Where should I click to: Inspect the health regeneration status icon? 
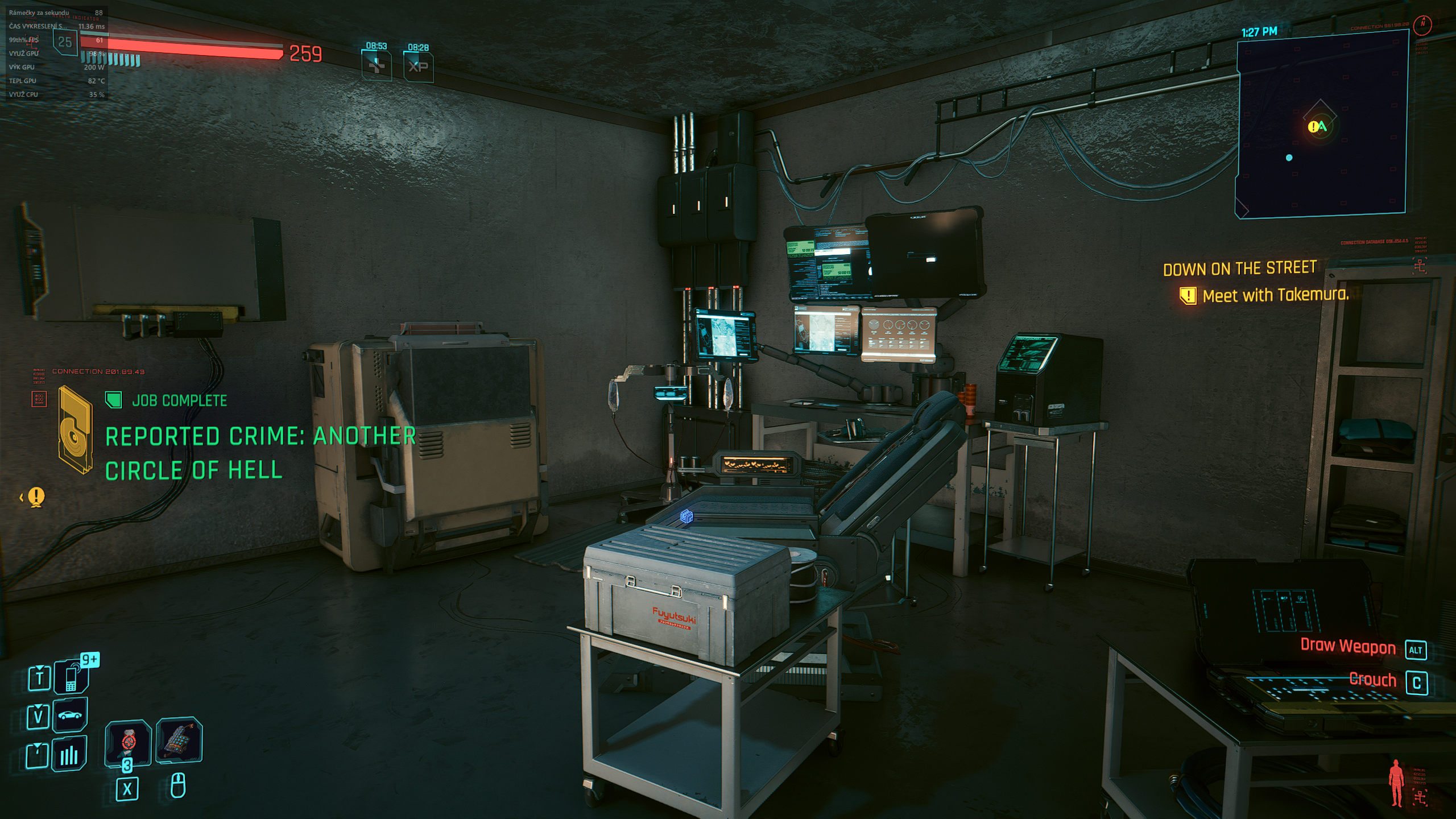377,67
